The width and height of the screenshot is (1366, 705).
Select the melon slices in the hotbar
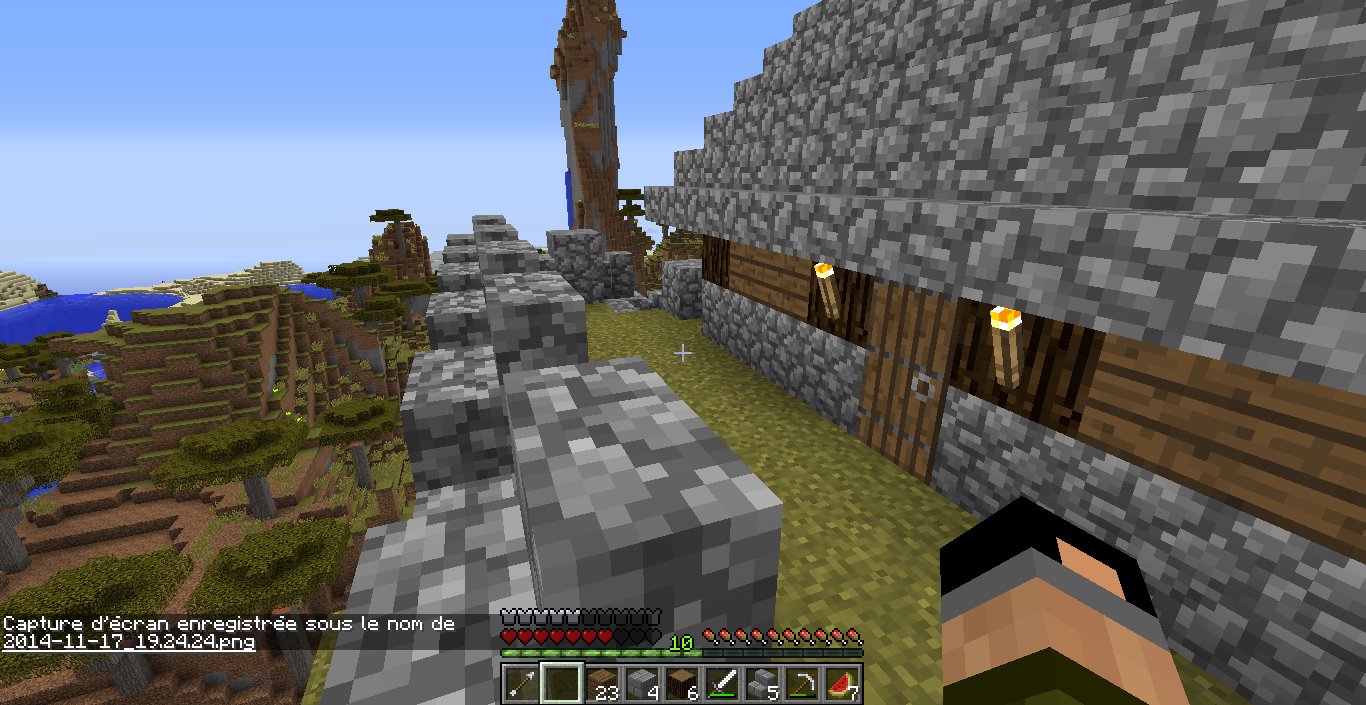(x=841, y=684)
